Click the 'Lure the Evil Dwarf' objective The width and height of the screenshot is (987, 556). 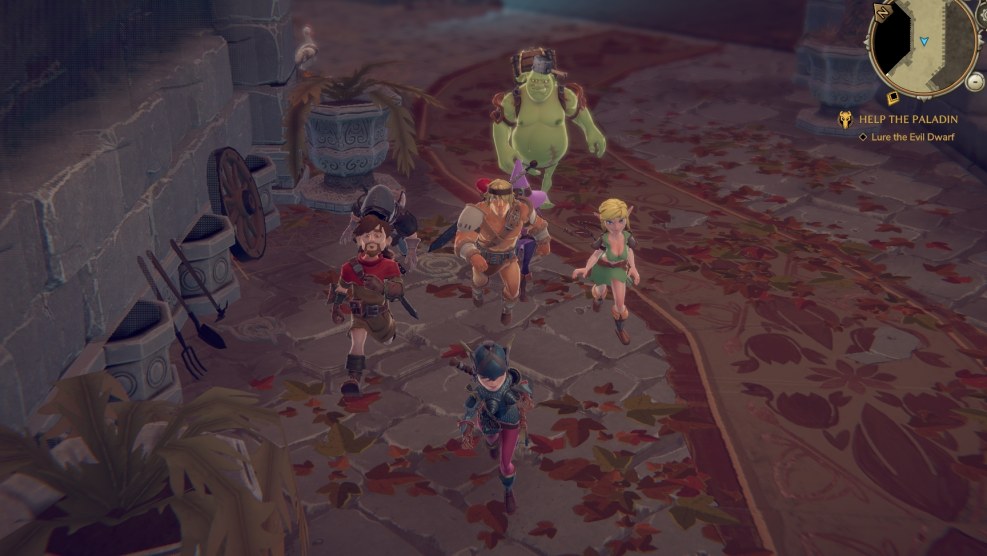point(912,137)
